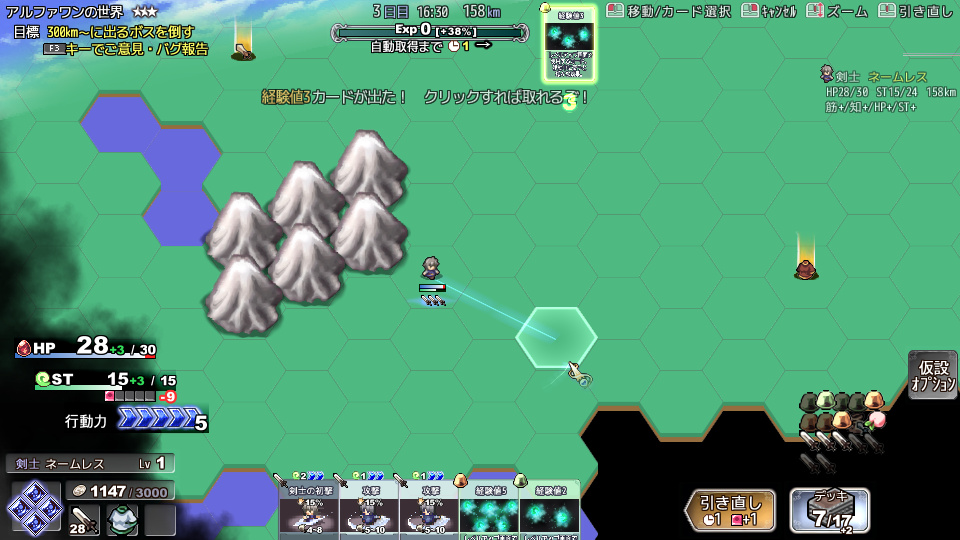Play the 剣士の初撃 card

[x=308, y=509]
